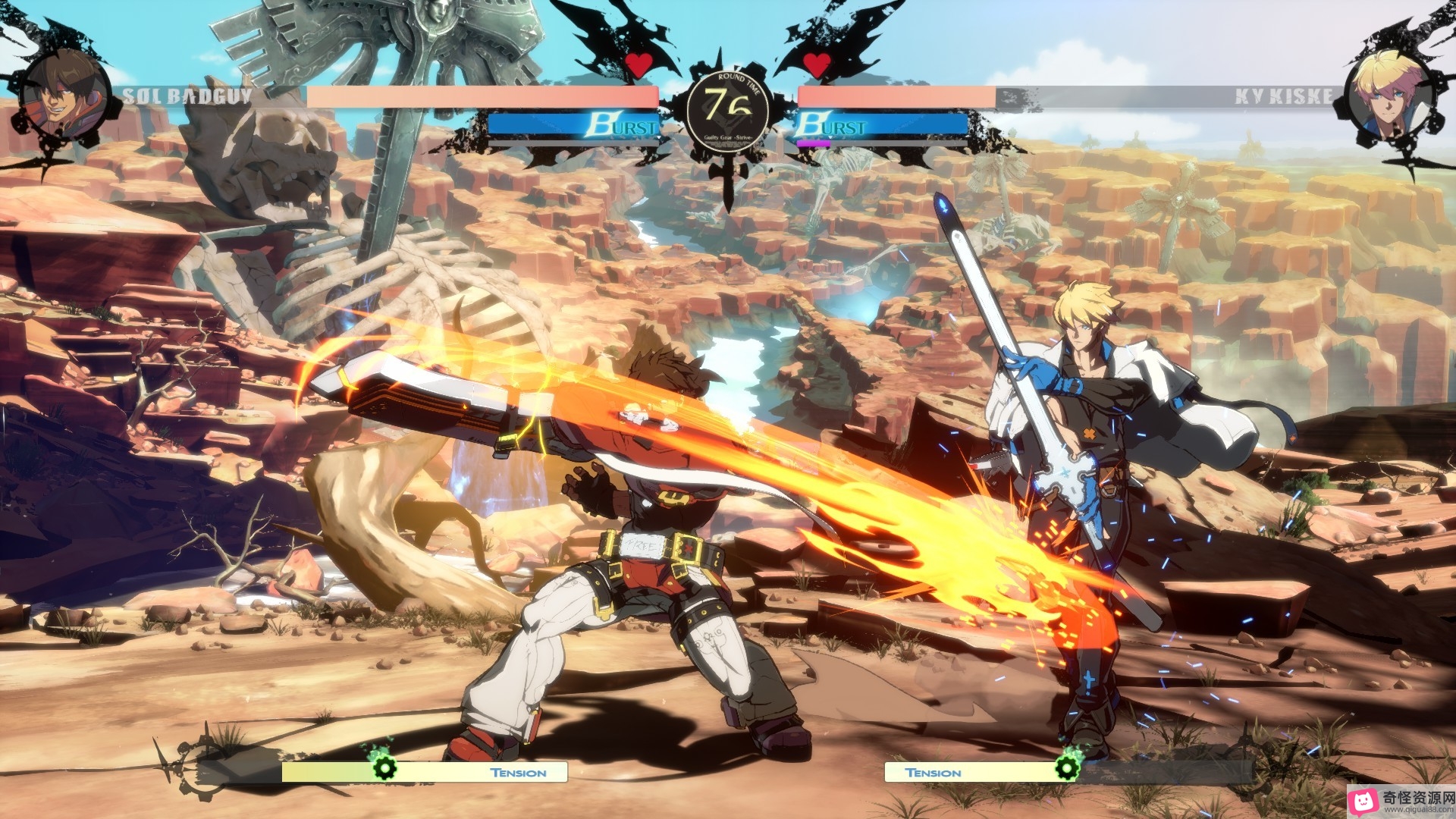Select the KY KISKE name label
This screenshot has height=819, width=1456.
(1283, 96)
